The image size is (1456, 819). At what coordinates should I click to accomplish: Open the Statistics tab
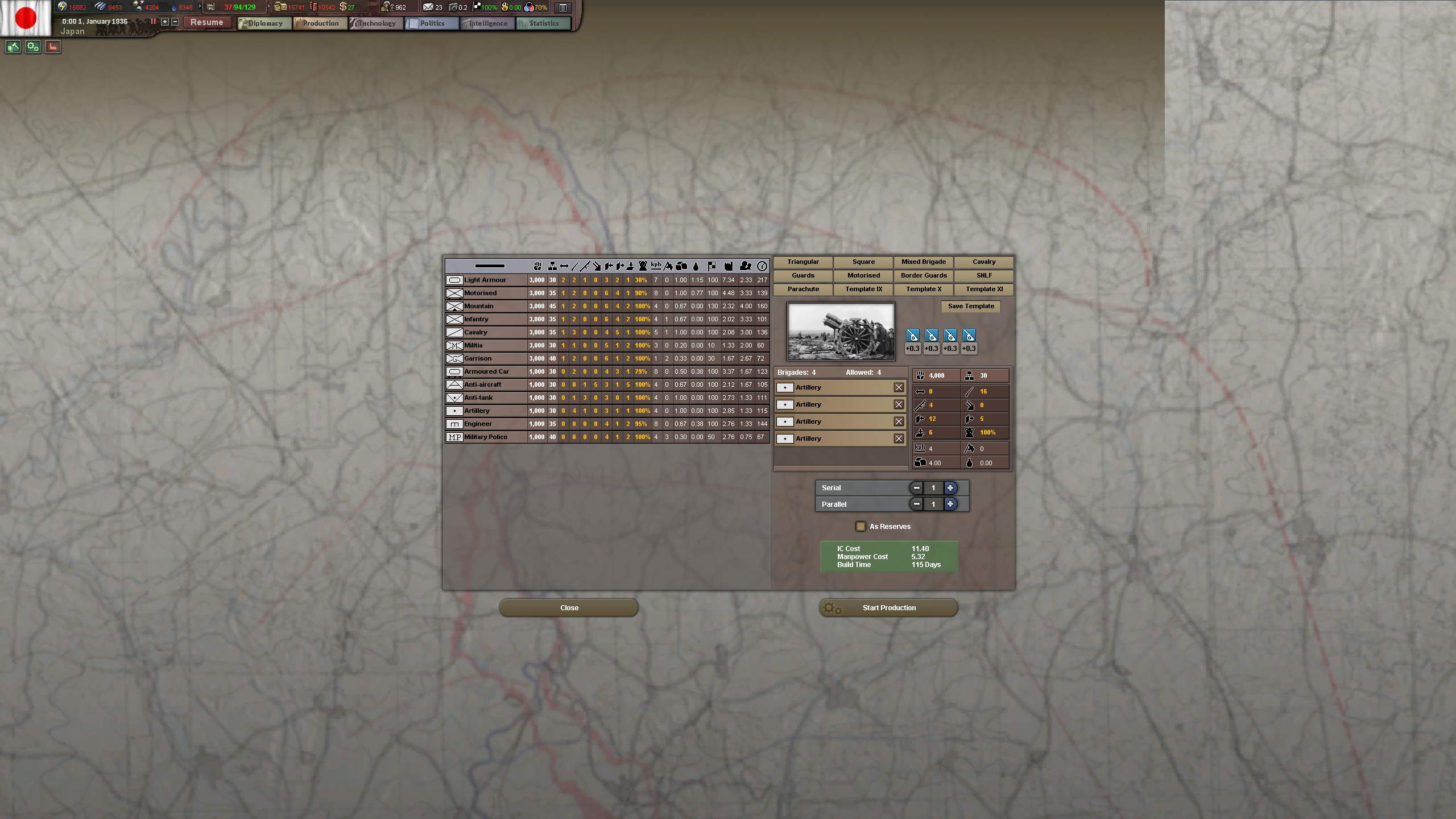pyautogui.click(x=543, y=23)
